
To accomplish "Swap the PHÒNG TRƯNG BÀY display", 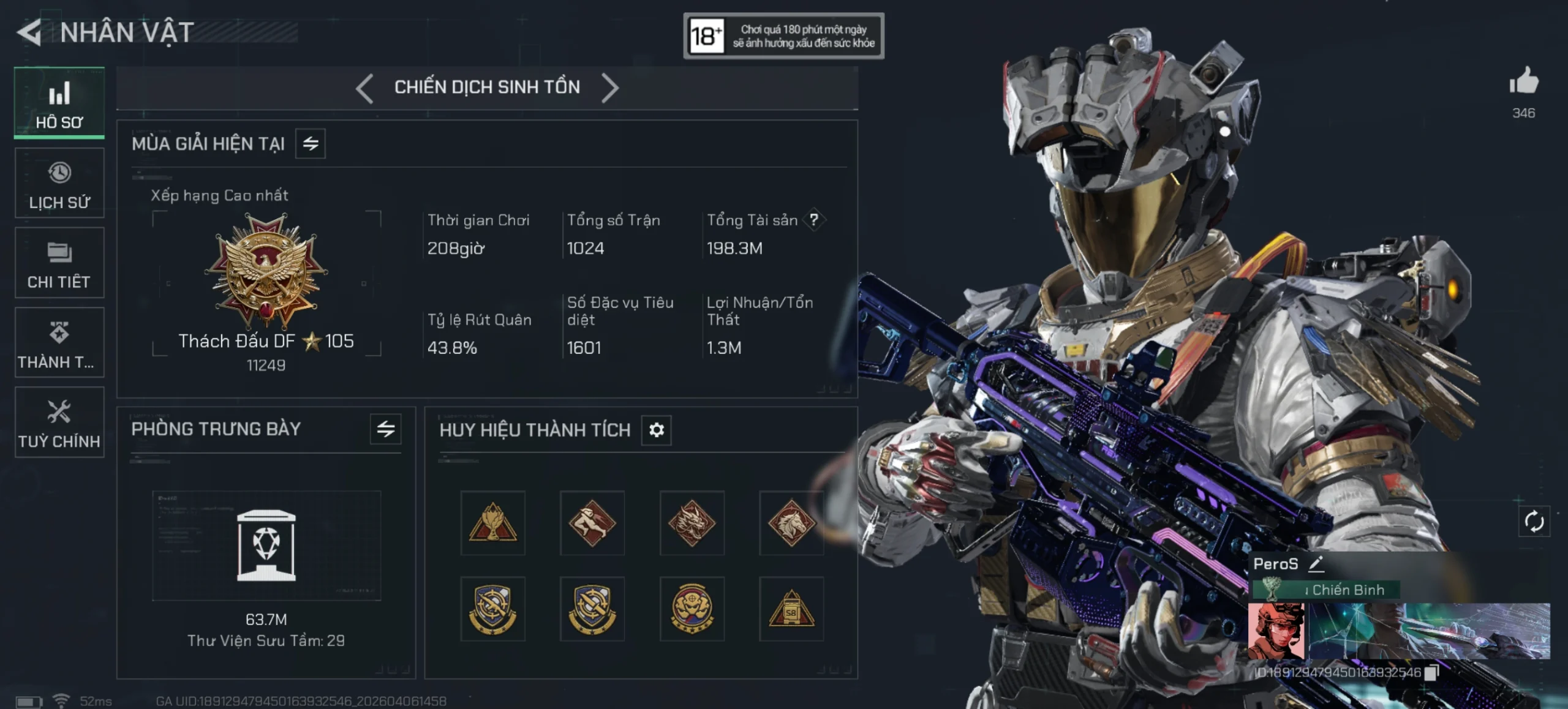I will point(386,429).
